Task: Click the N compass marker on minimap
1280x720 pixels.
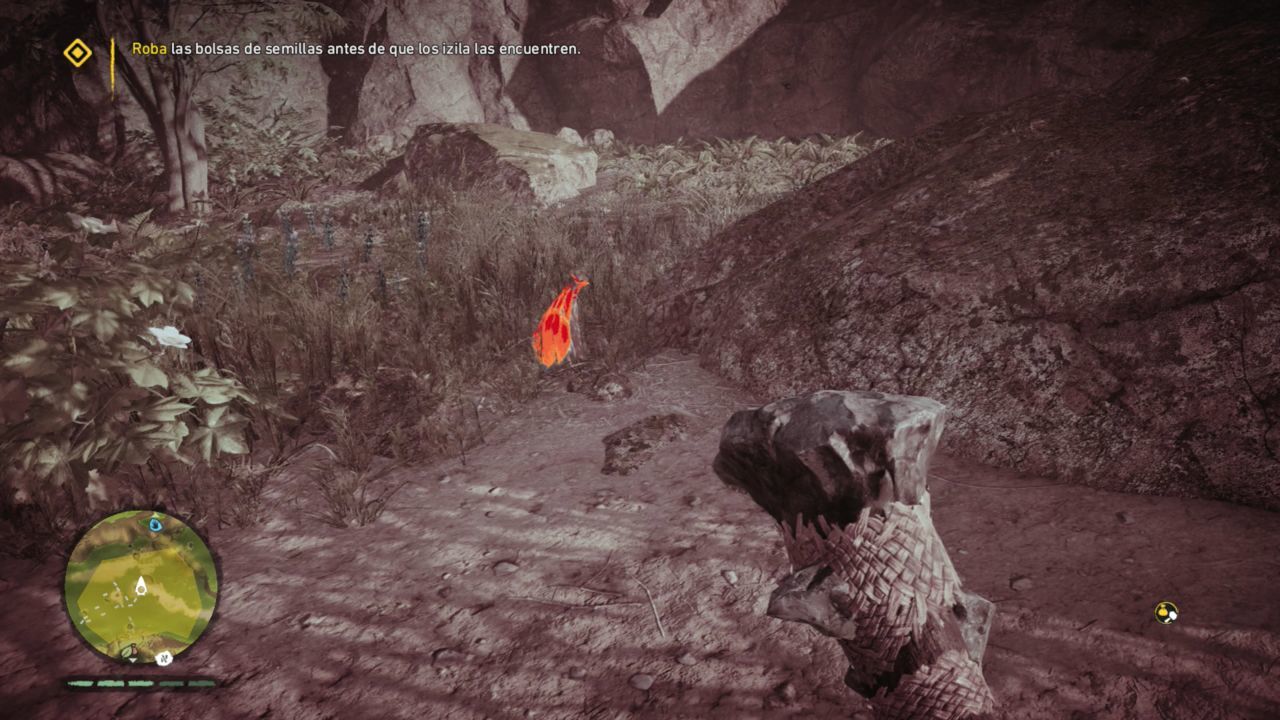Action: (x=163, y=658)
